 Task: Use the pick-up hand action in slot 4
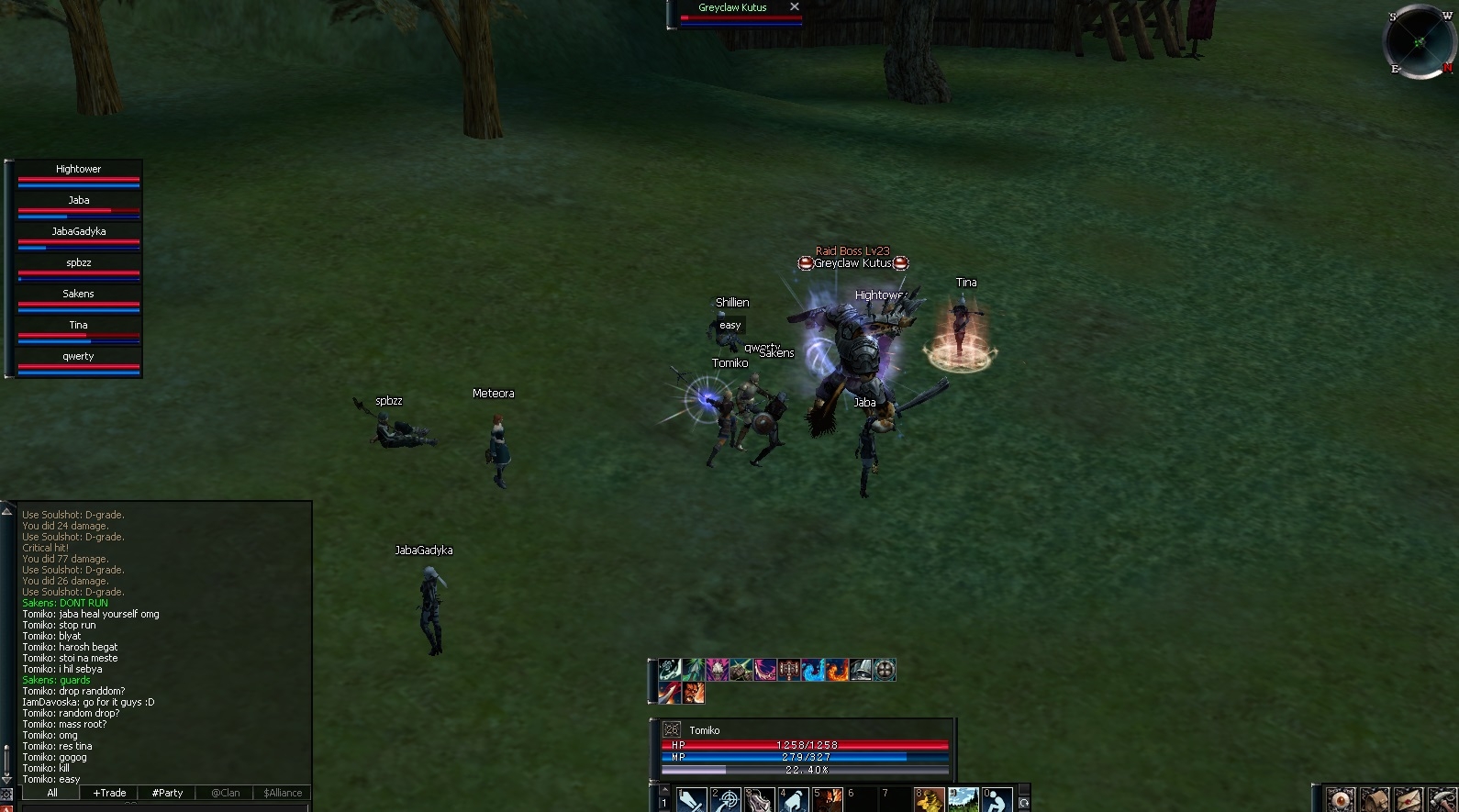click(794, 800)
